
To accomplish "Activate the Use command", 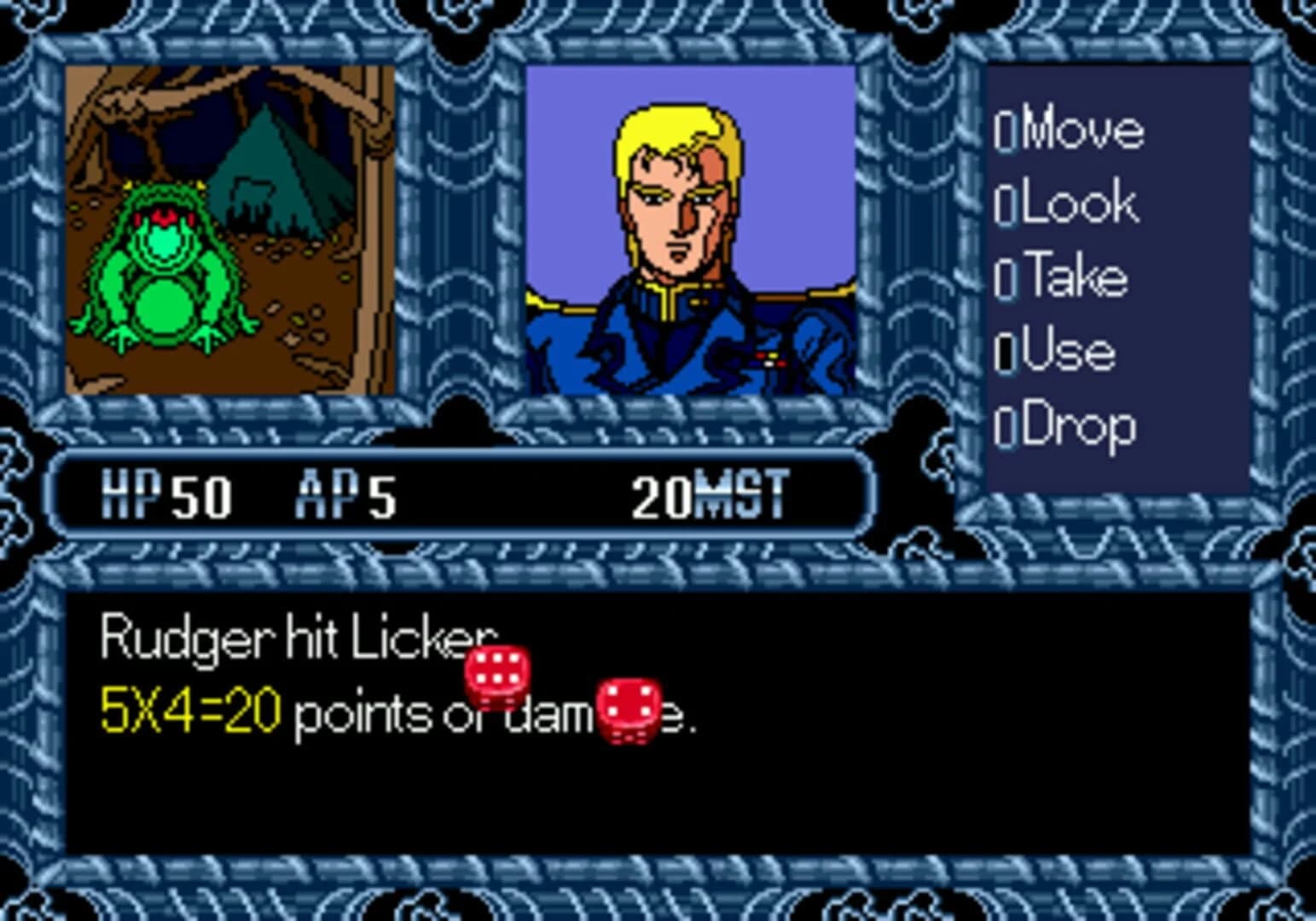I will click(x=1066, y=349).
